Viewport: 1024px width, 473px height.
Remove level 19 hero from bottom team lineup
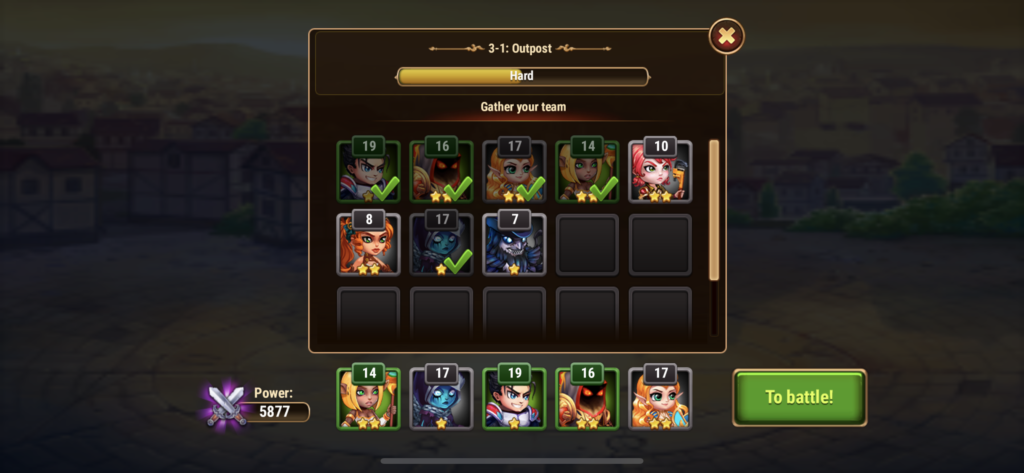(x=514, y=399)
